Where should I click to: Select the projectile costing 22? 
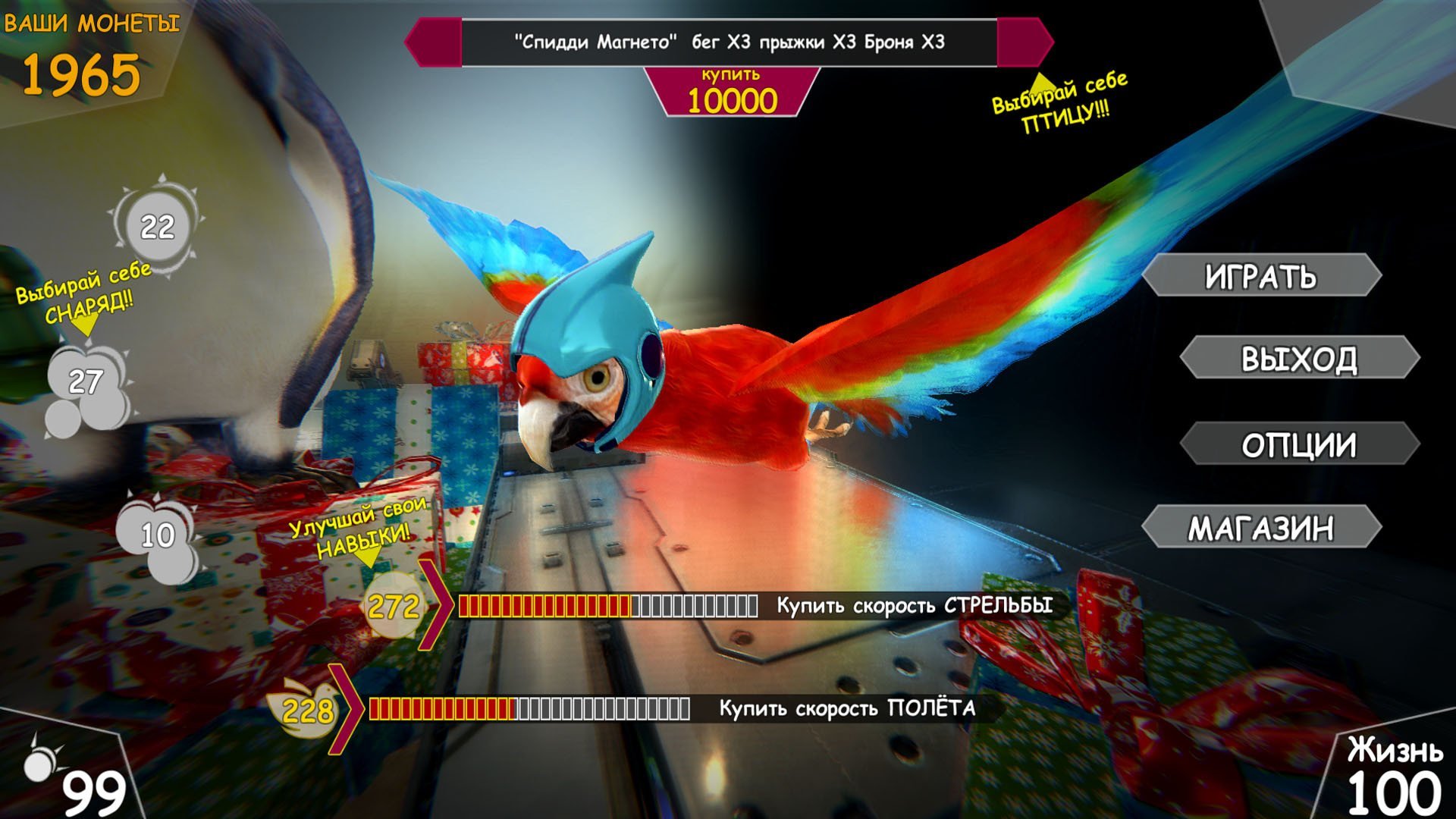coord(157,226)
